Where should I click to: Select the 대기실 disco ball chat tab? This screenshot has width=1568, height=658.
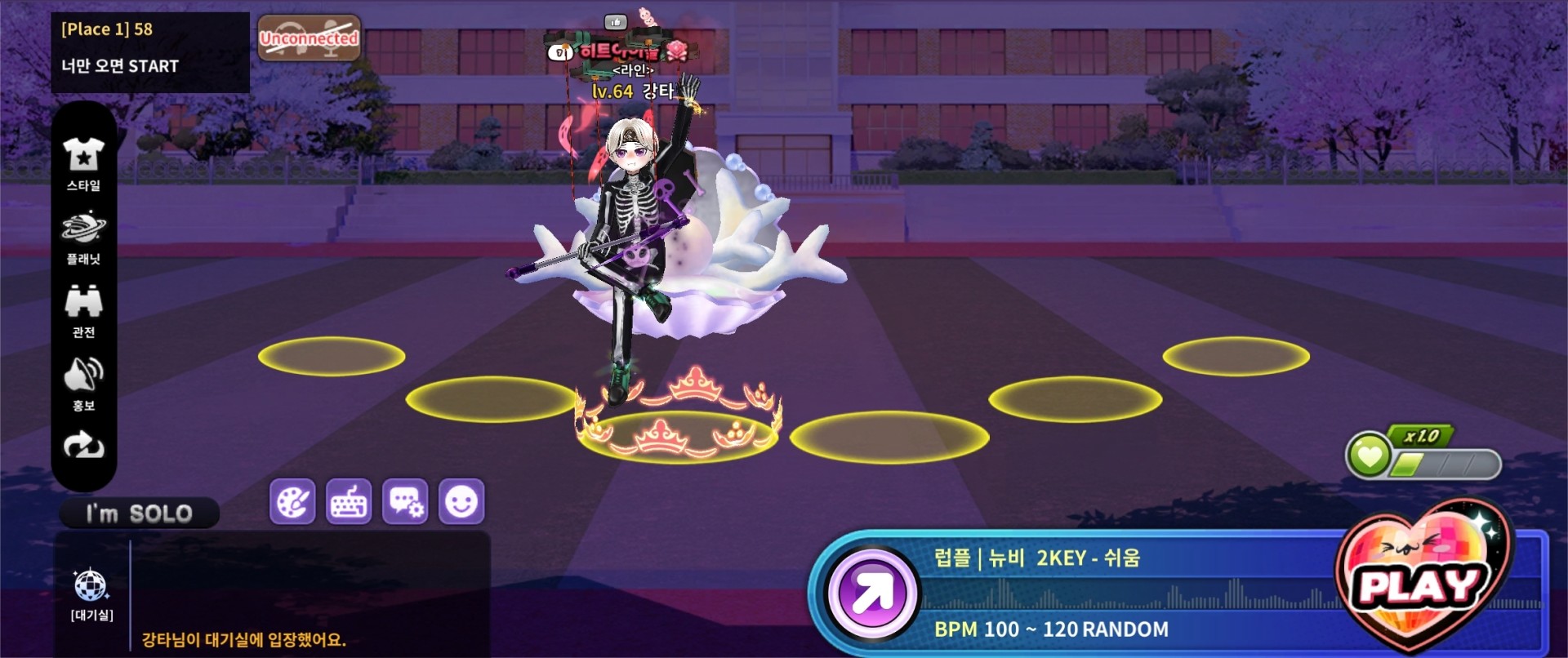pos(91,594)
